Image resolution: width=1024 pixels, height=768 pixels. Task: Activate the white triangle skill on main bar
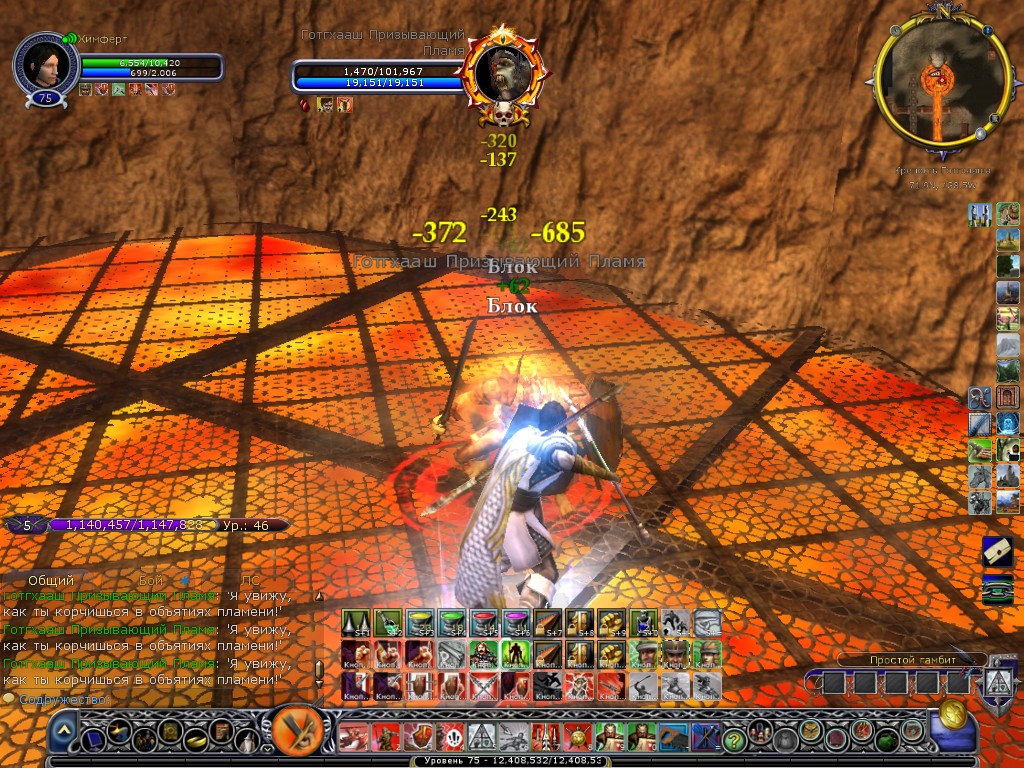click(483, 739)
